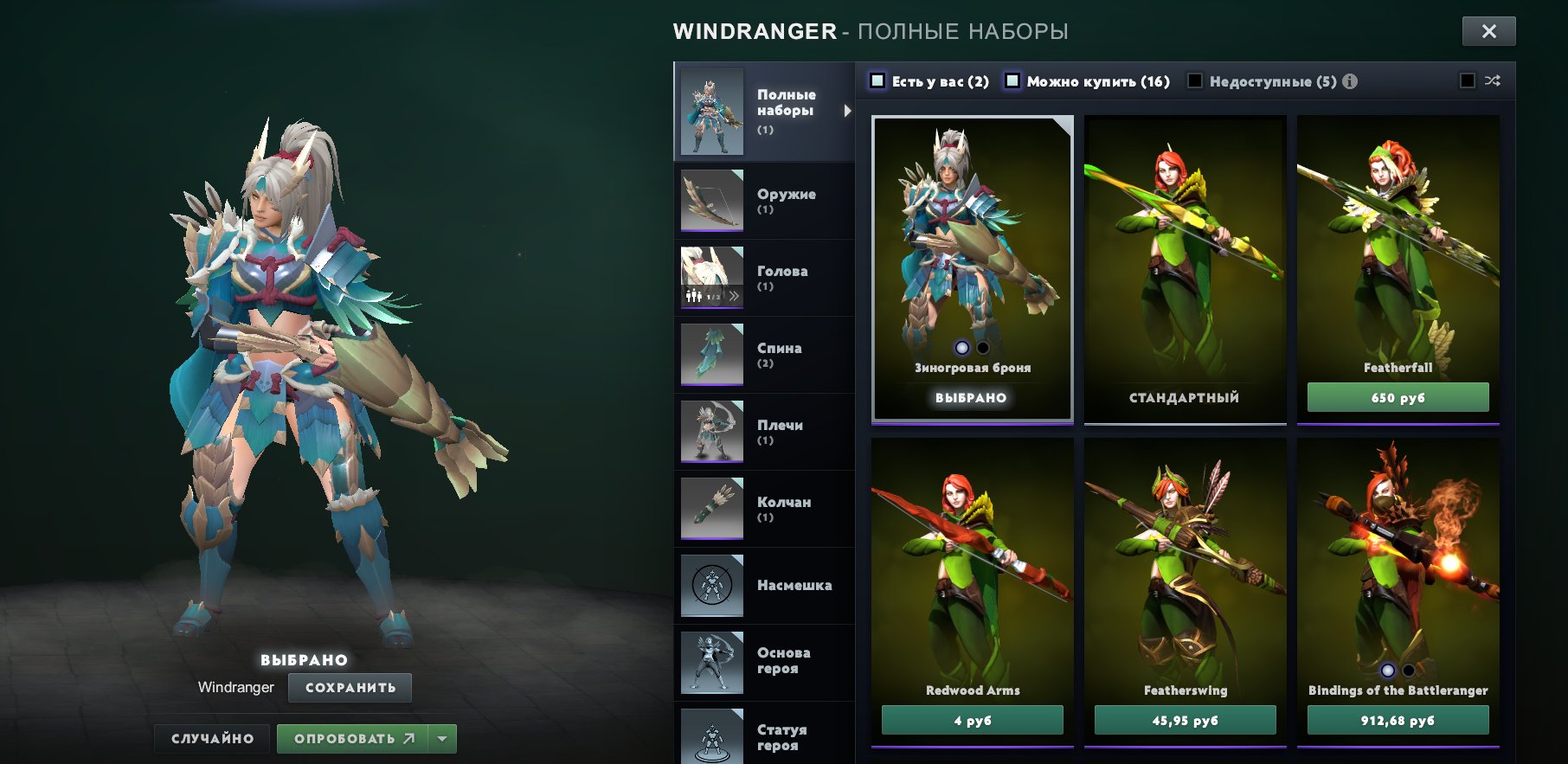Randomize the loadout with 'Случайно'
This screenshot has height=764, width=1568.
click(212, 739)
